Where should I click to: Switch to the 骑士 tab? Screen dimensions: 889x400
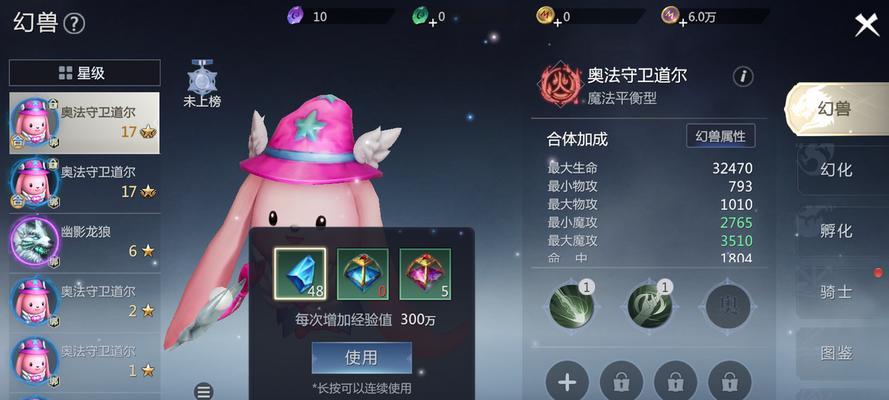(836, 292)
